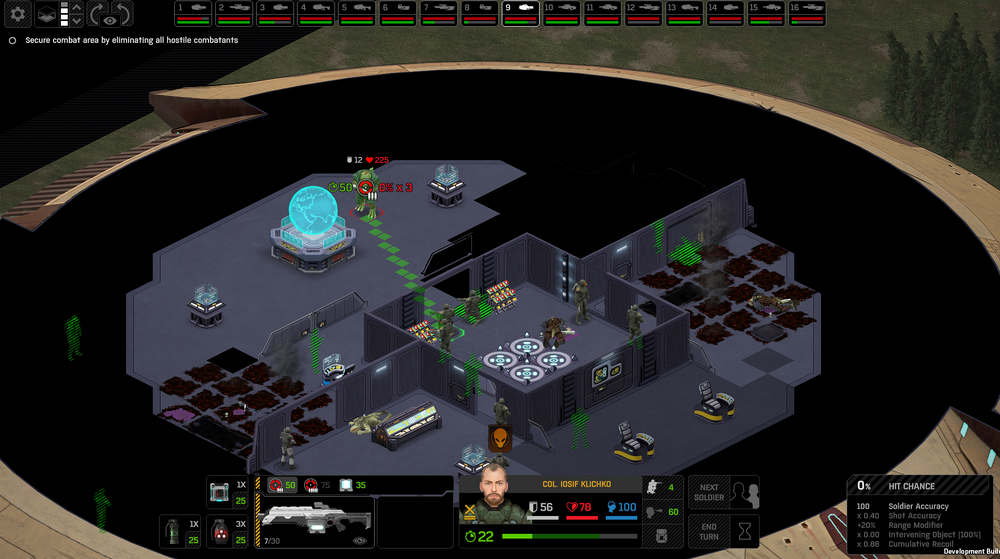Rotate camera with the left rotate arrow

pos(98,14)
